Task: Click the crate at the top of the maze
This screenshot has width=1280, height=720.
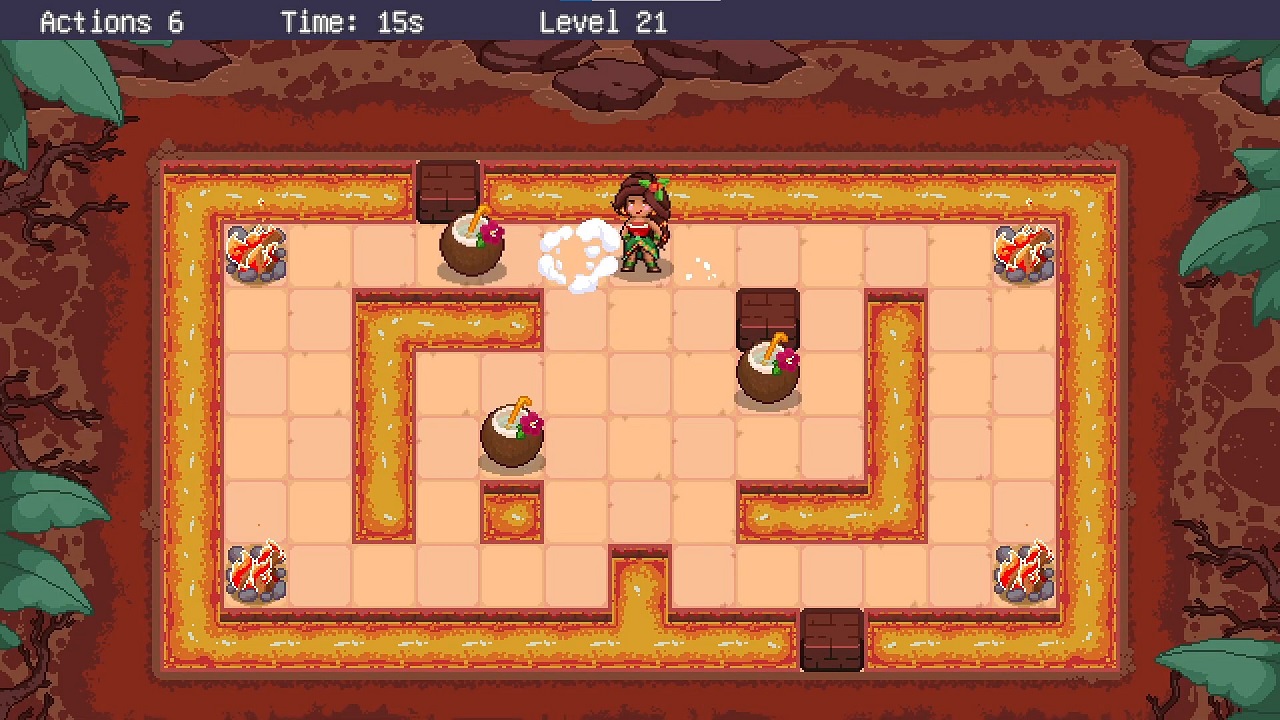Action: (449, 190)
